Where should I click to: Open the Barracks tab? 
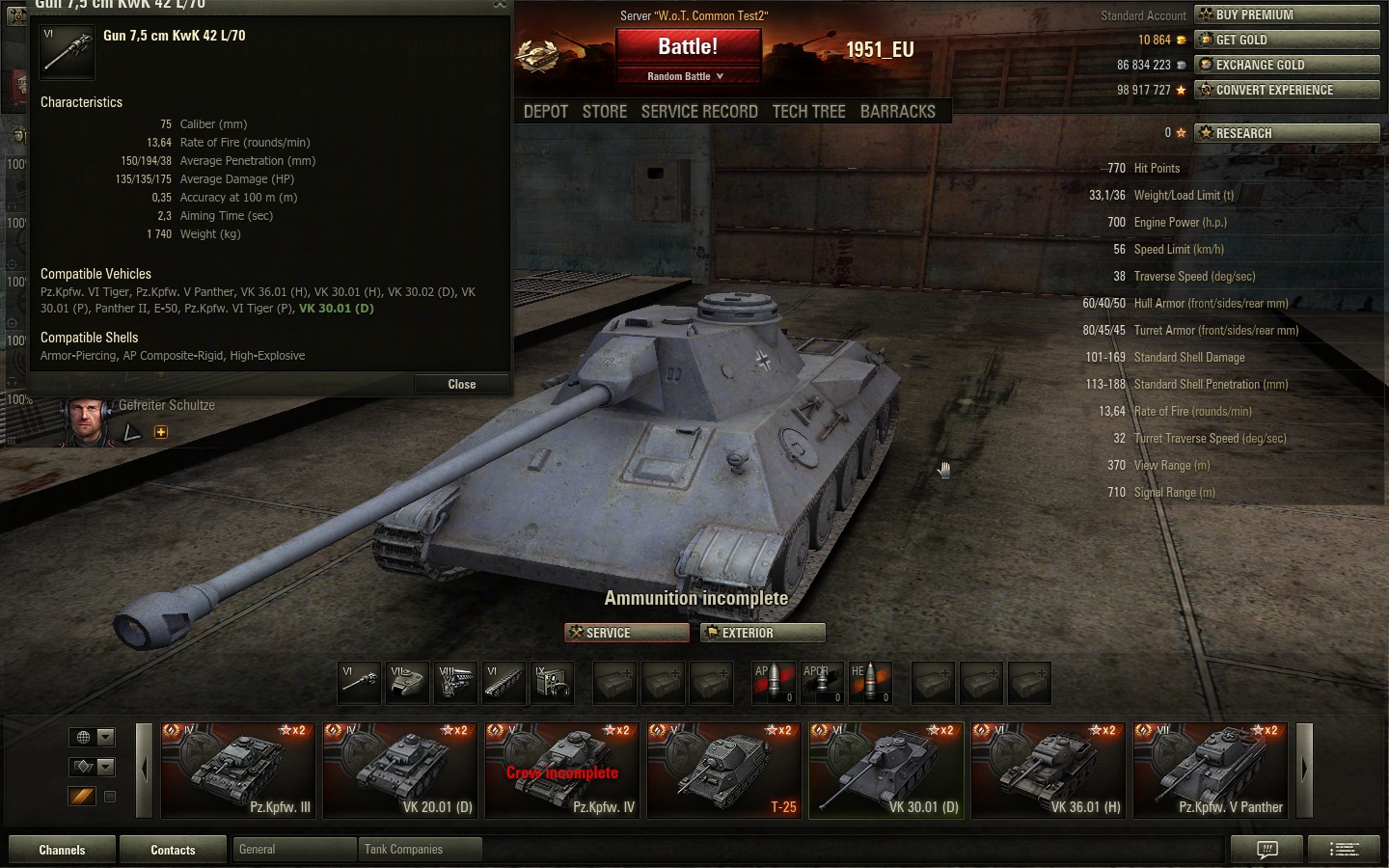pos(897,112)
